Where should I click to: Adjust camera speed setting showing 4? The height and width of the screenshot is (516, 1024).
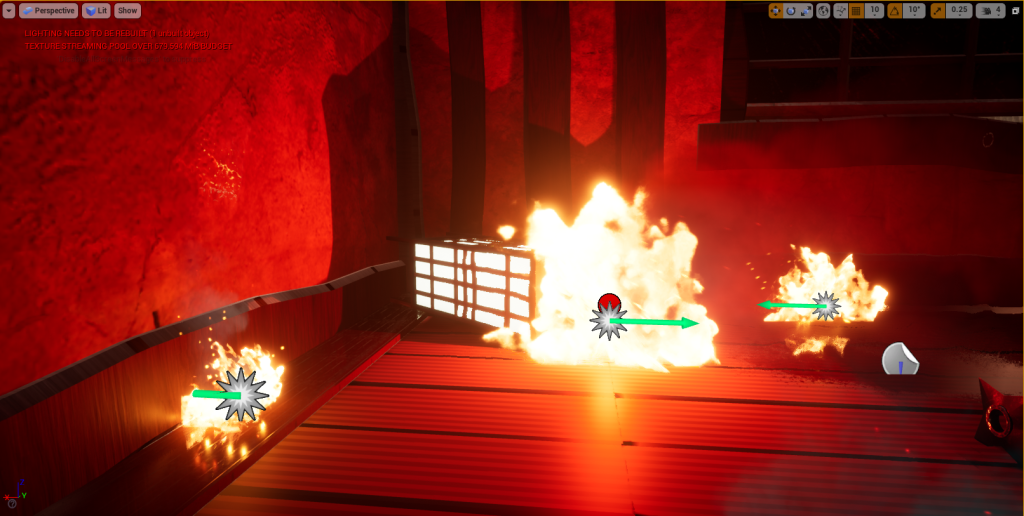click(x=991, y=10)
